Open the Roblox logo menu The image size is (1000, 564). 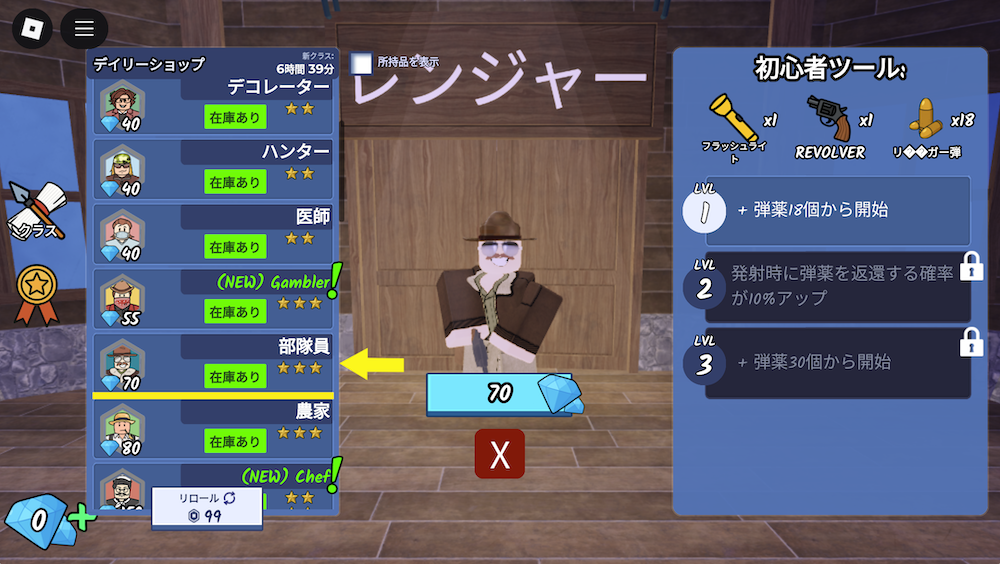tap(32, 28)
